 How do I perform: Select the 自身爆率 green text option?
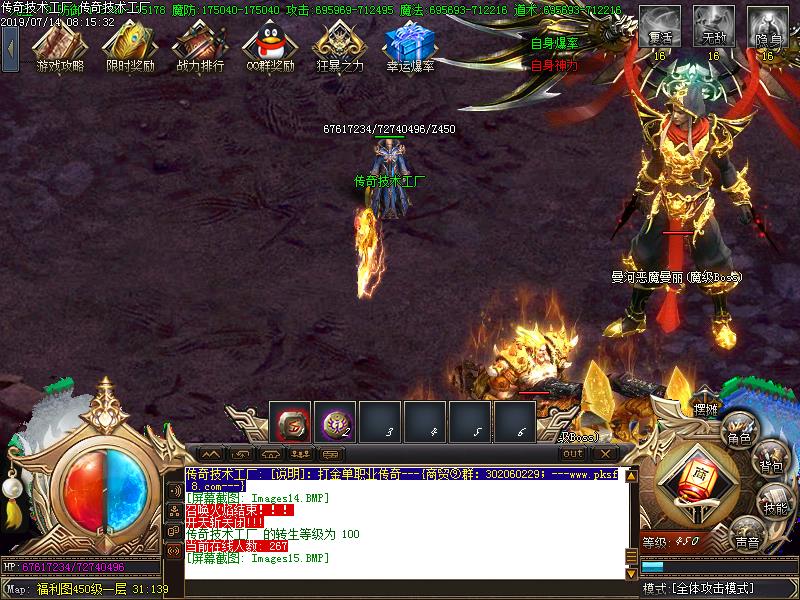553,44
